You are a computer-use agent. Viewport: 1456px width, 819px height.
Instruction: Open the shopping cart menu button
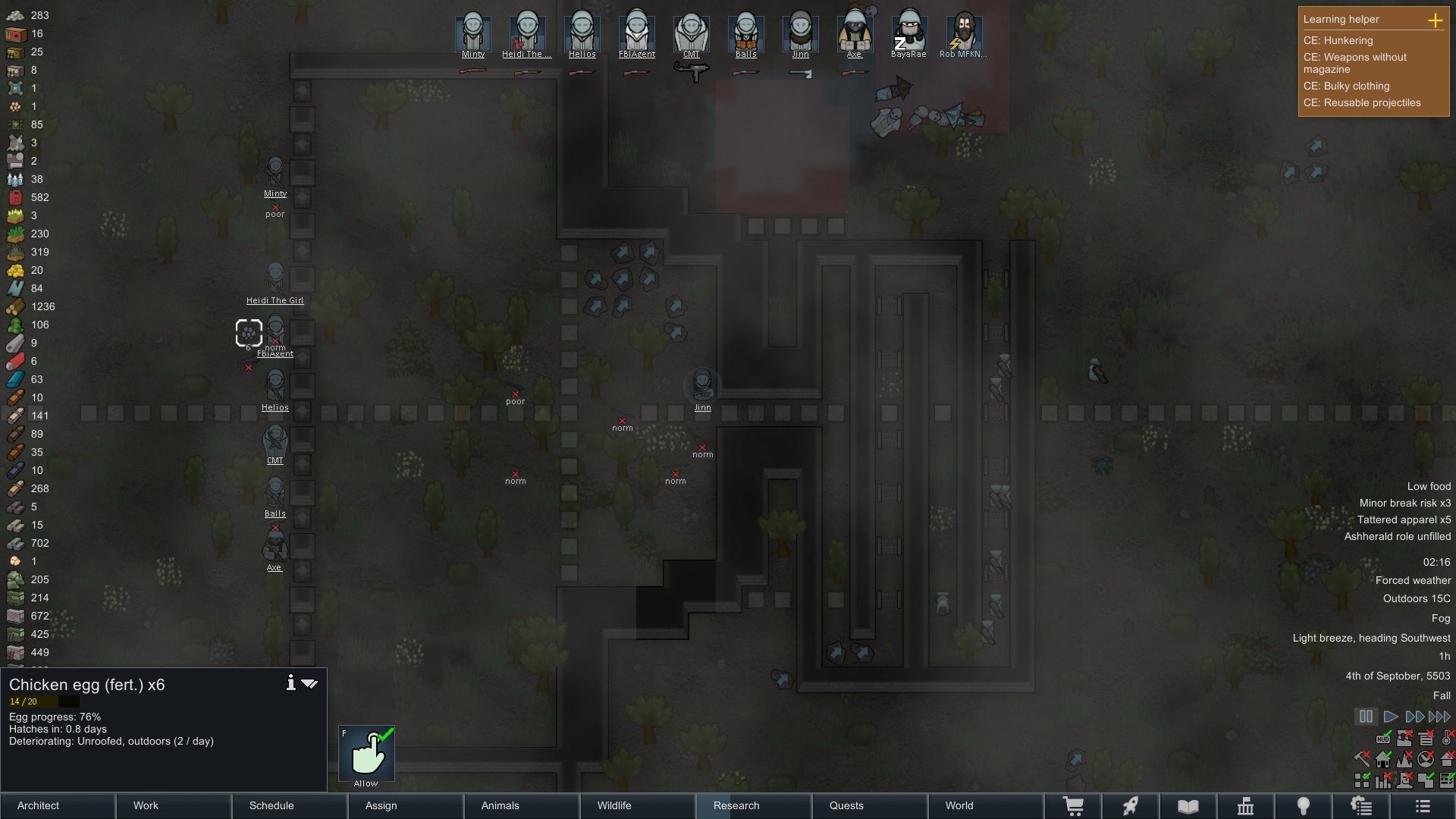[x=1073, y=805]
